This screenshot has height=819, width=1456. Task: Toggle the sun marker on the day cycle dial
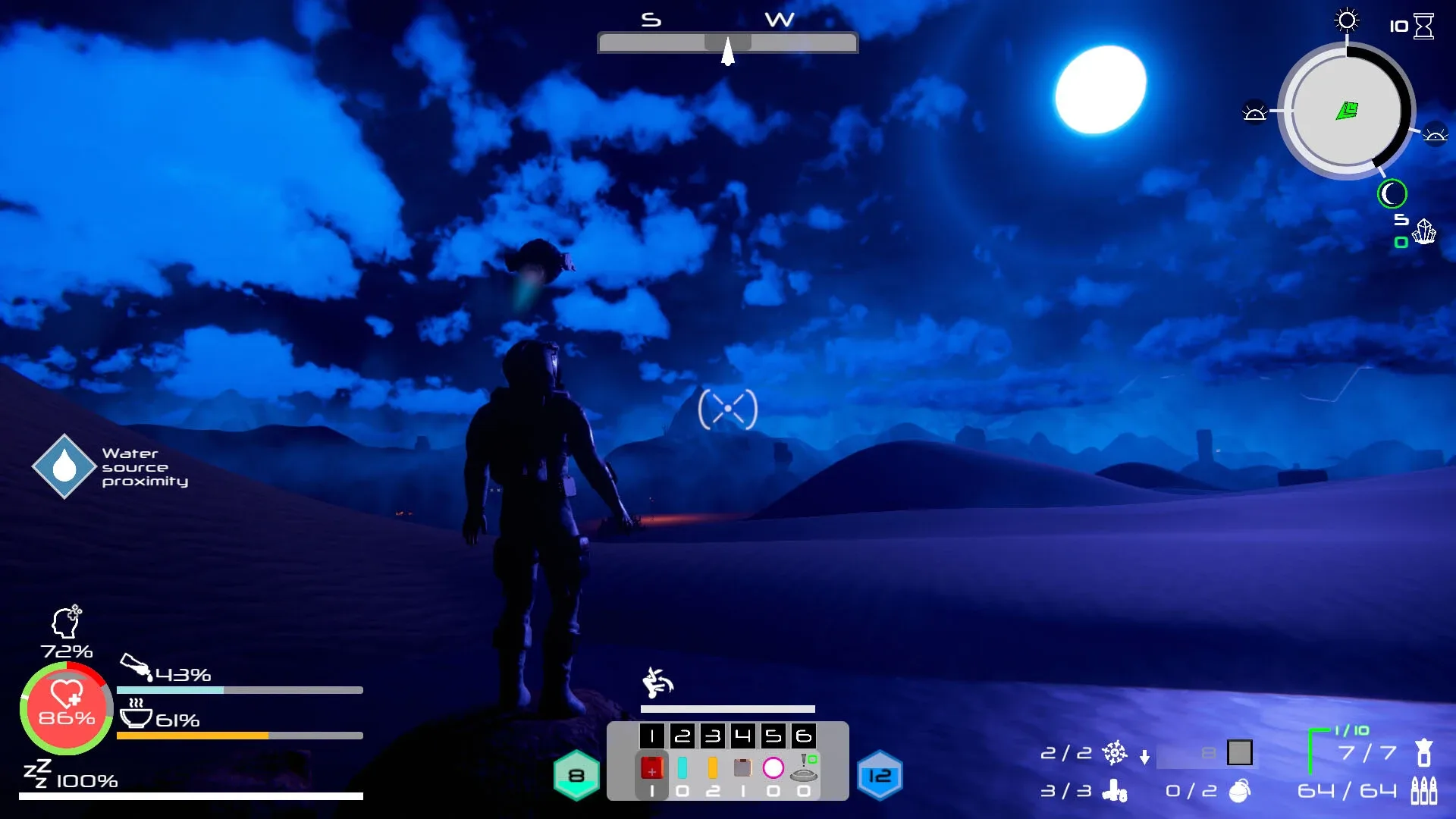[x=1348, y=21]
